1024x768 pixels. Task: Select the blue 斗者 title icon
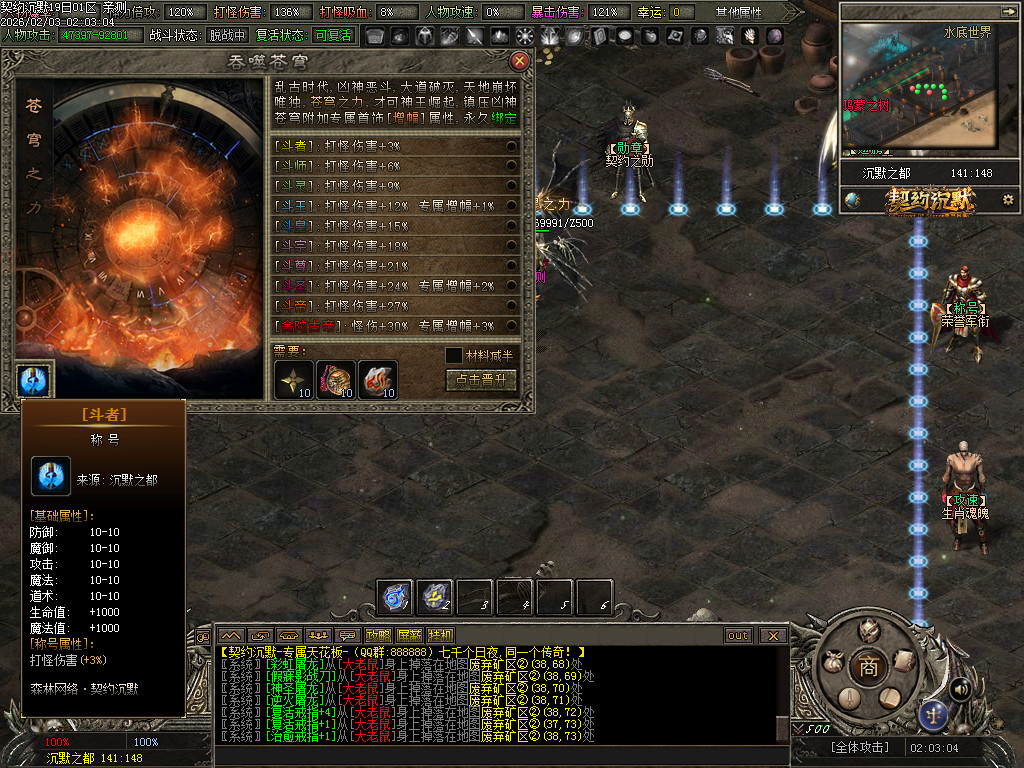tap(34, 381)
